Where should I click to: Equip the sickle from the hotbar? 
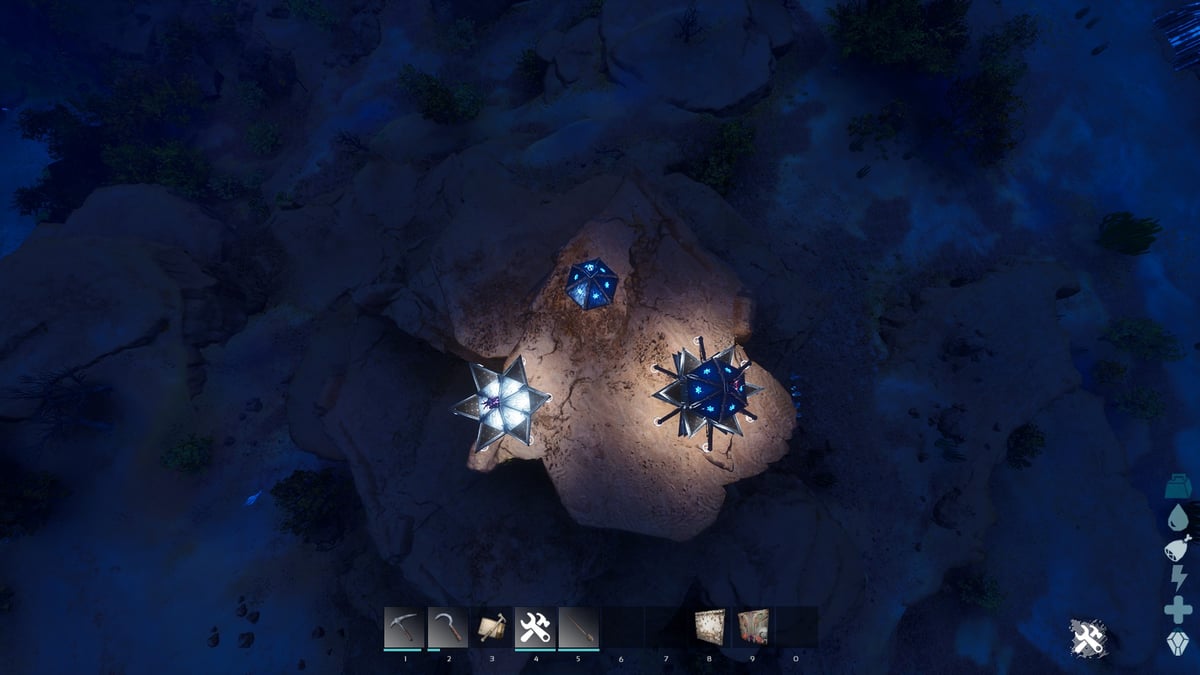(x=447, y=627)
